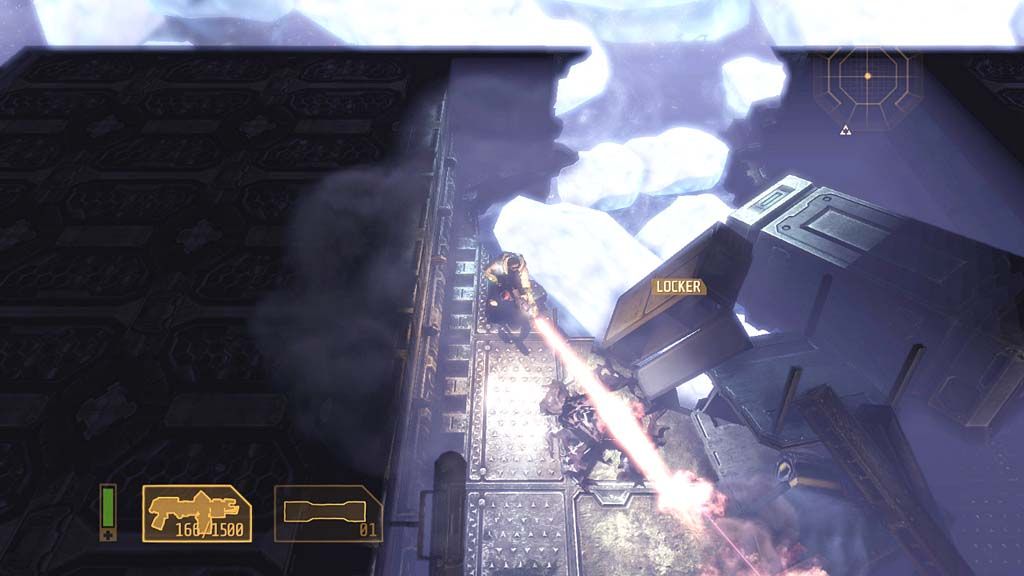
Task: Select the secondary item slot
Action: point(328,513)
